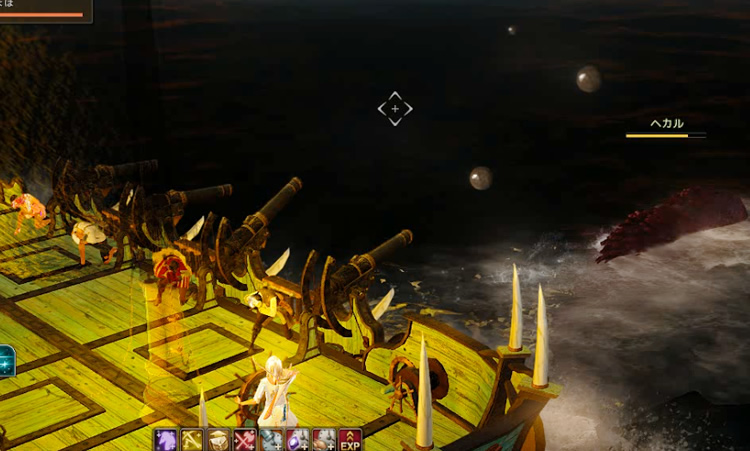Image resolution: width=750 pixels, height=451 pixels.
Task: Activate the red crossed axes combat icon
Action: (x=244, y=440)
